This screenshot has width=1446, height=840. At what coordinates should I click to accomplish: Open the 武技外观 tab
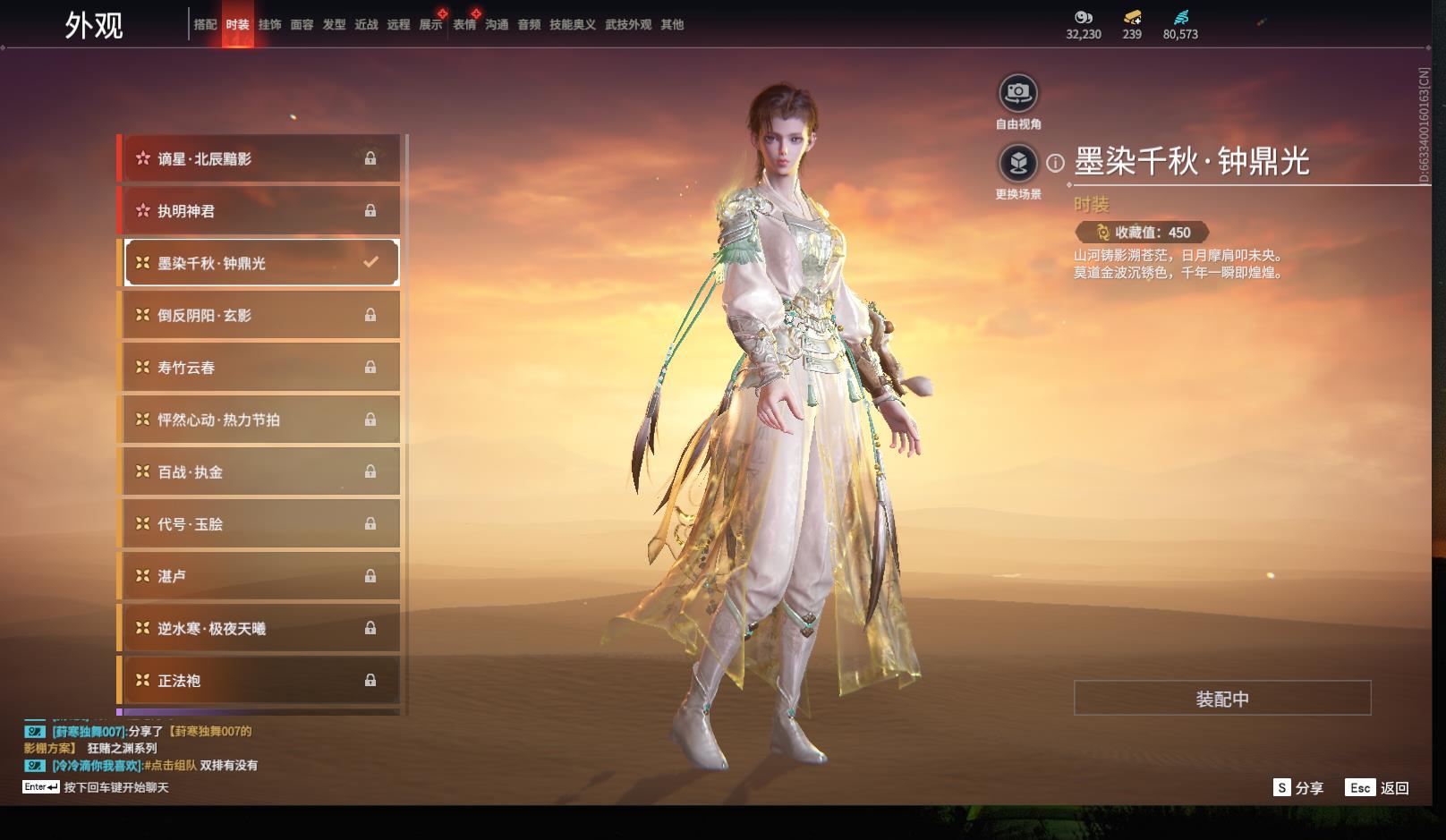tap(628, 25)
